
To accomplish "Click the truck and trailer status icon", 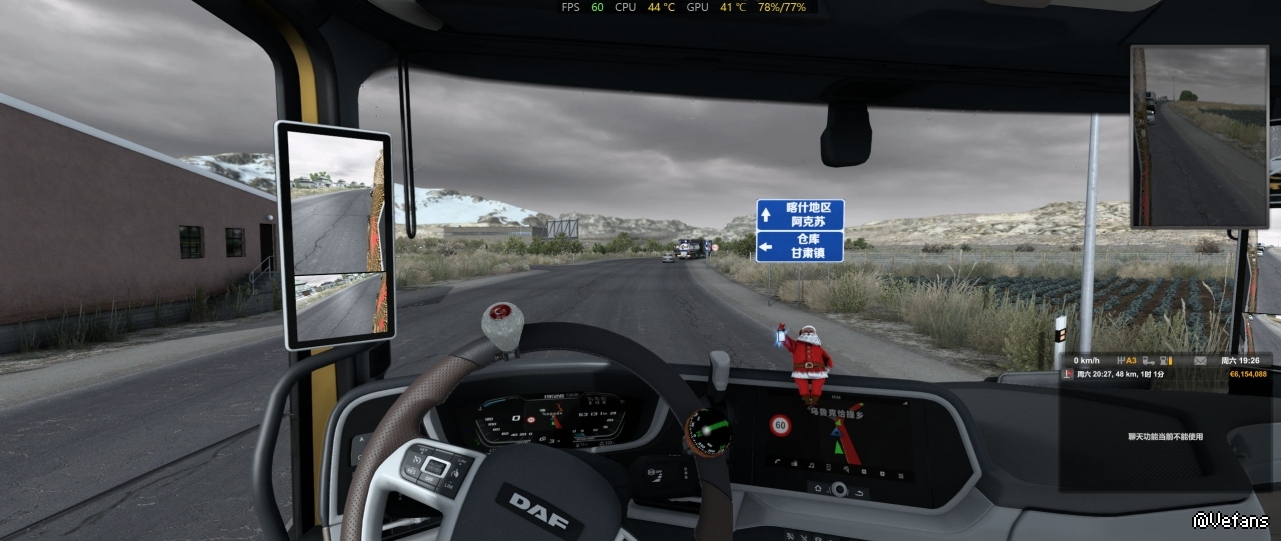I will [x=1149, y=360].
